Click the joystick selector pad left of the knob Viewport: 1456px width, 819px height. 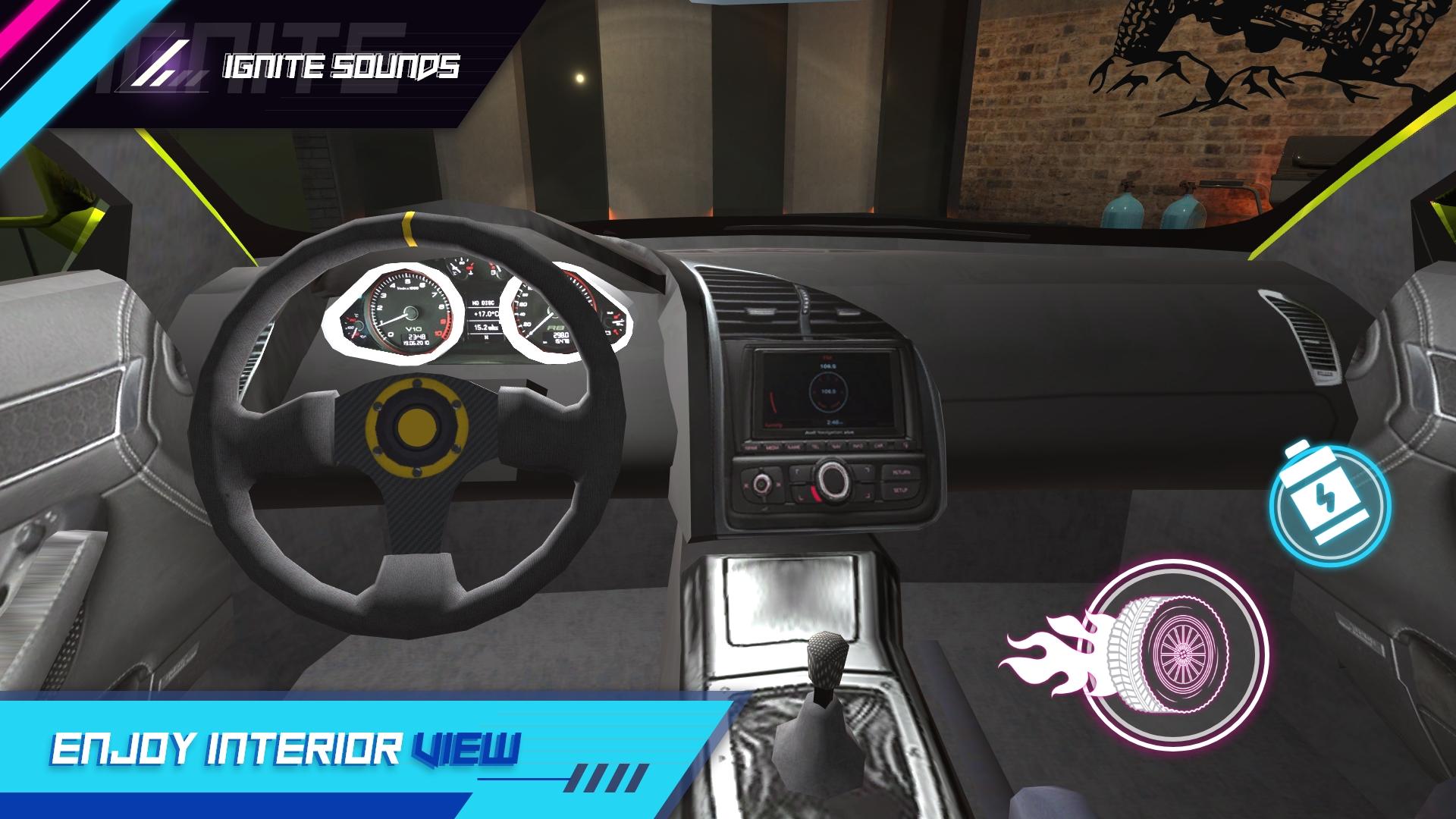click(x=761, y=482)
